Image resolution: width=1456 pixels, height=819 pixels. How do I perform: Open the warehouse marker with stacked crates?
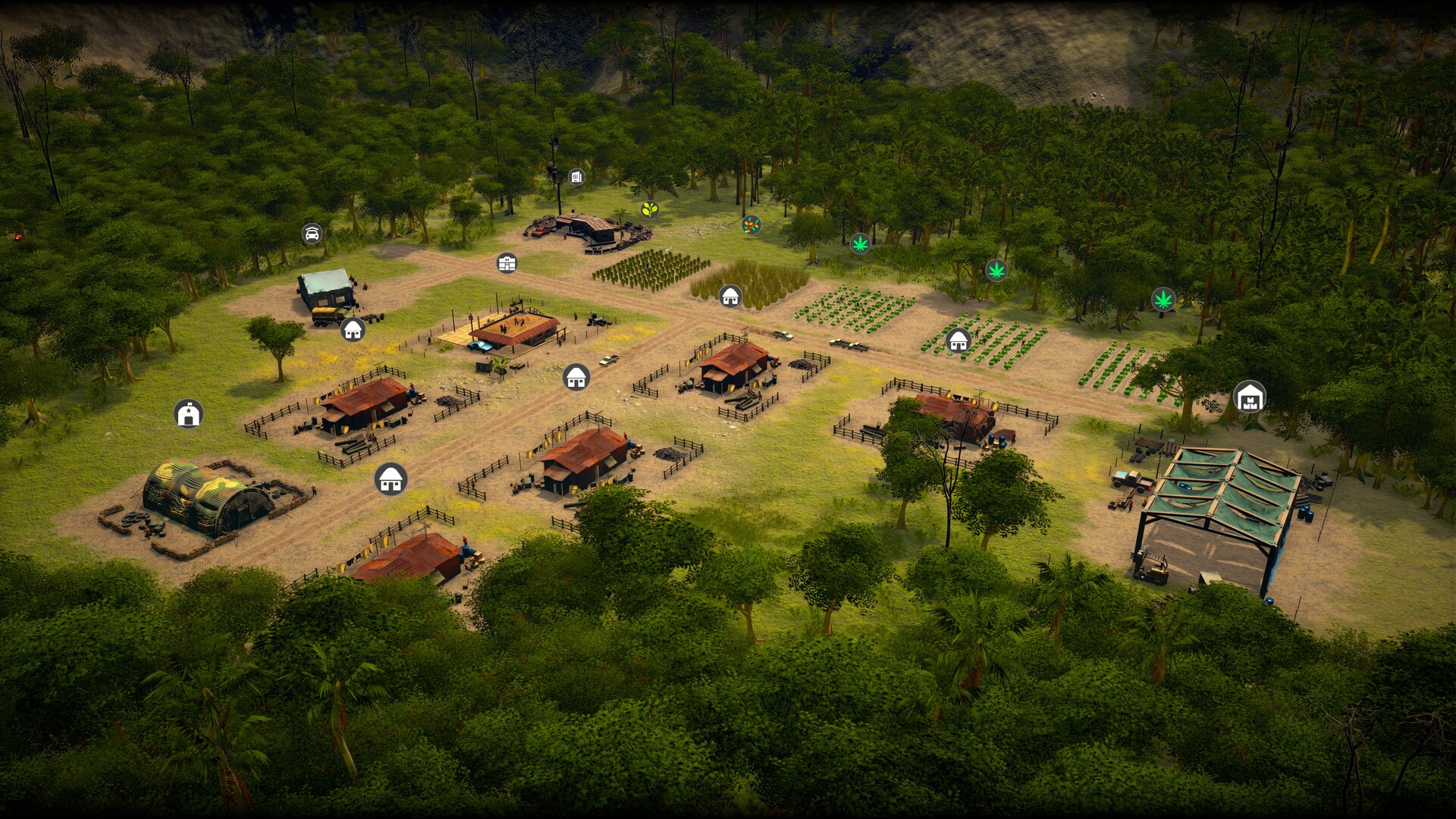(1249, 397)
